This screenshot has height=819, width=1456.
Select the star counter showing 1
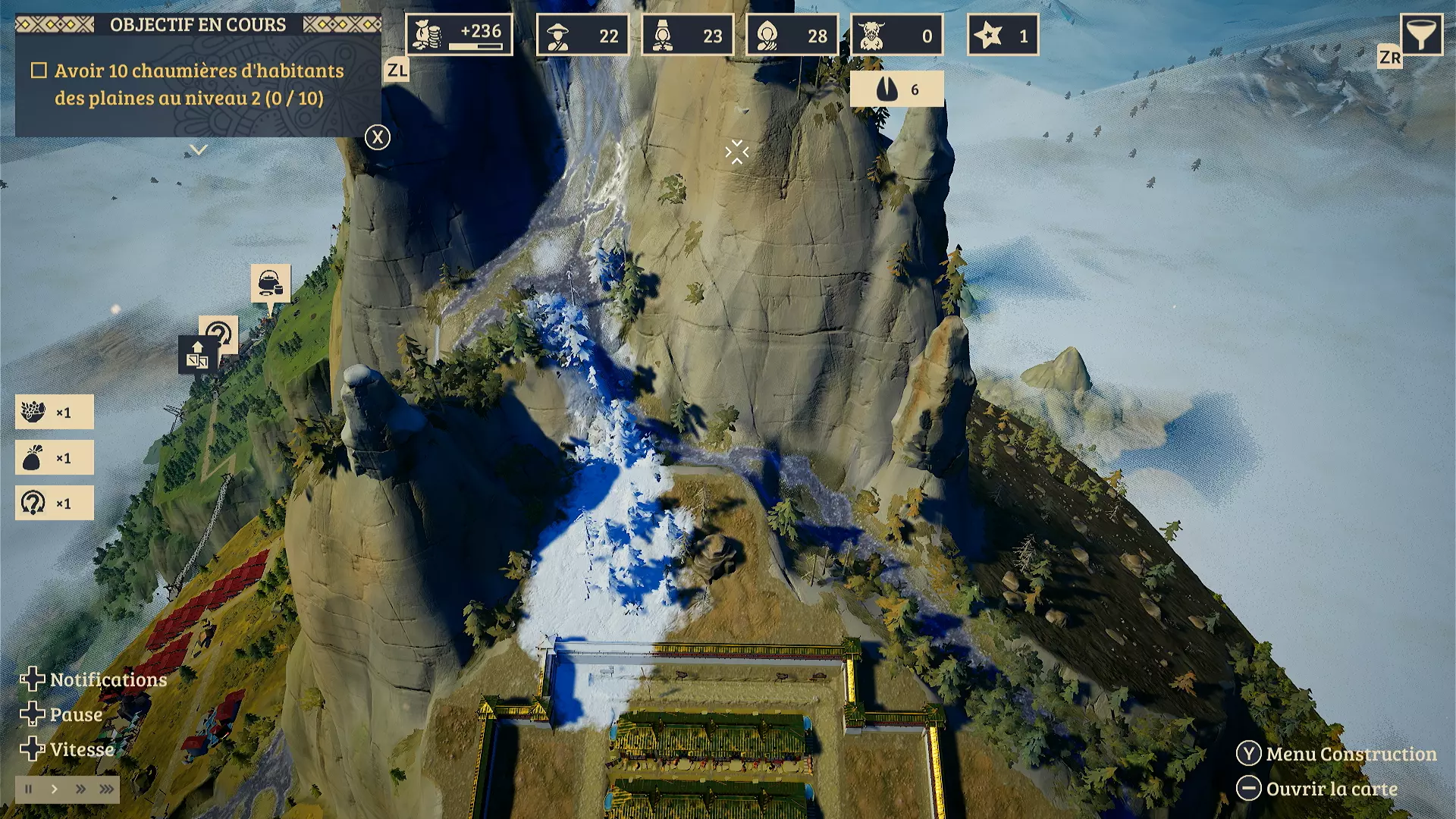pos(1003,35)
